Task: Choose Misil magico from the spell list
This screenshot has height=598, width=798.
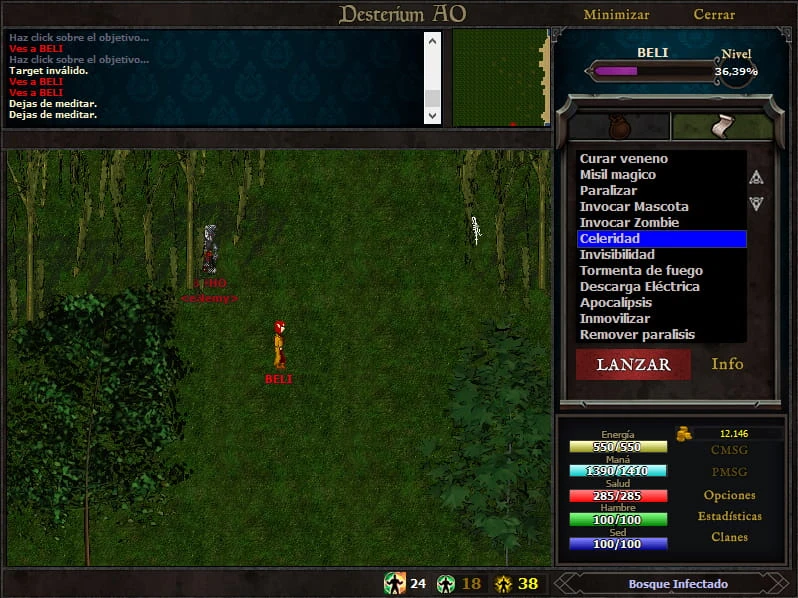Action: coord(618,175)
